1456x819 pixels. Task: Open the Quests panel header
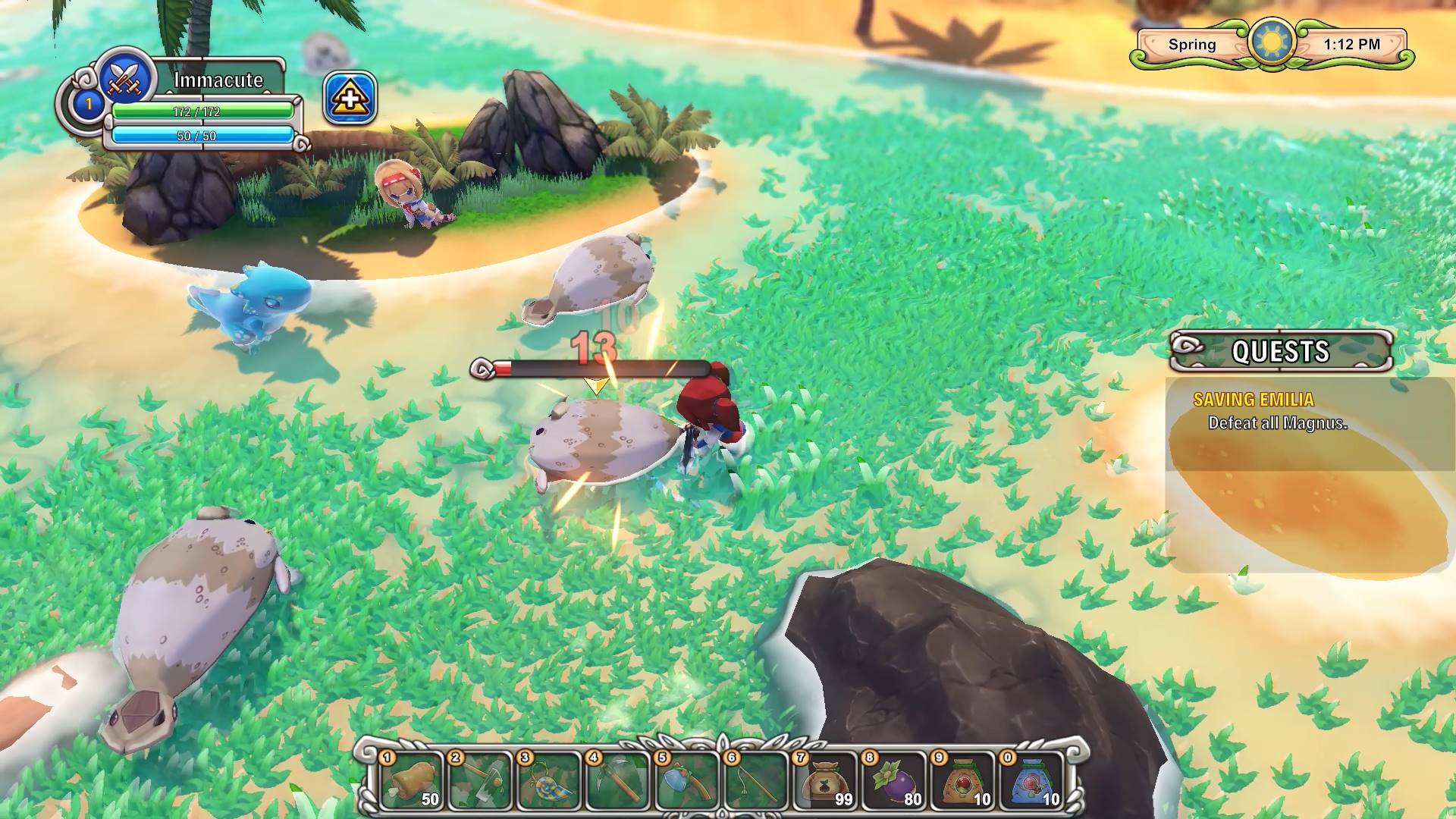click(1280, 351)
